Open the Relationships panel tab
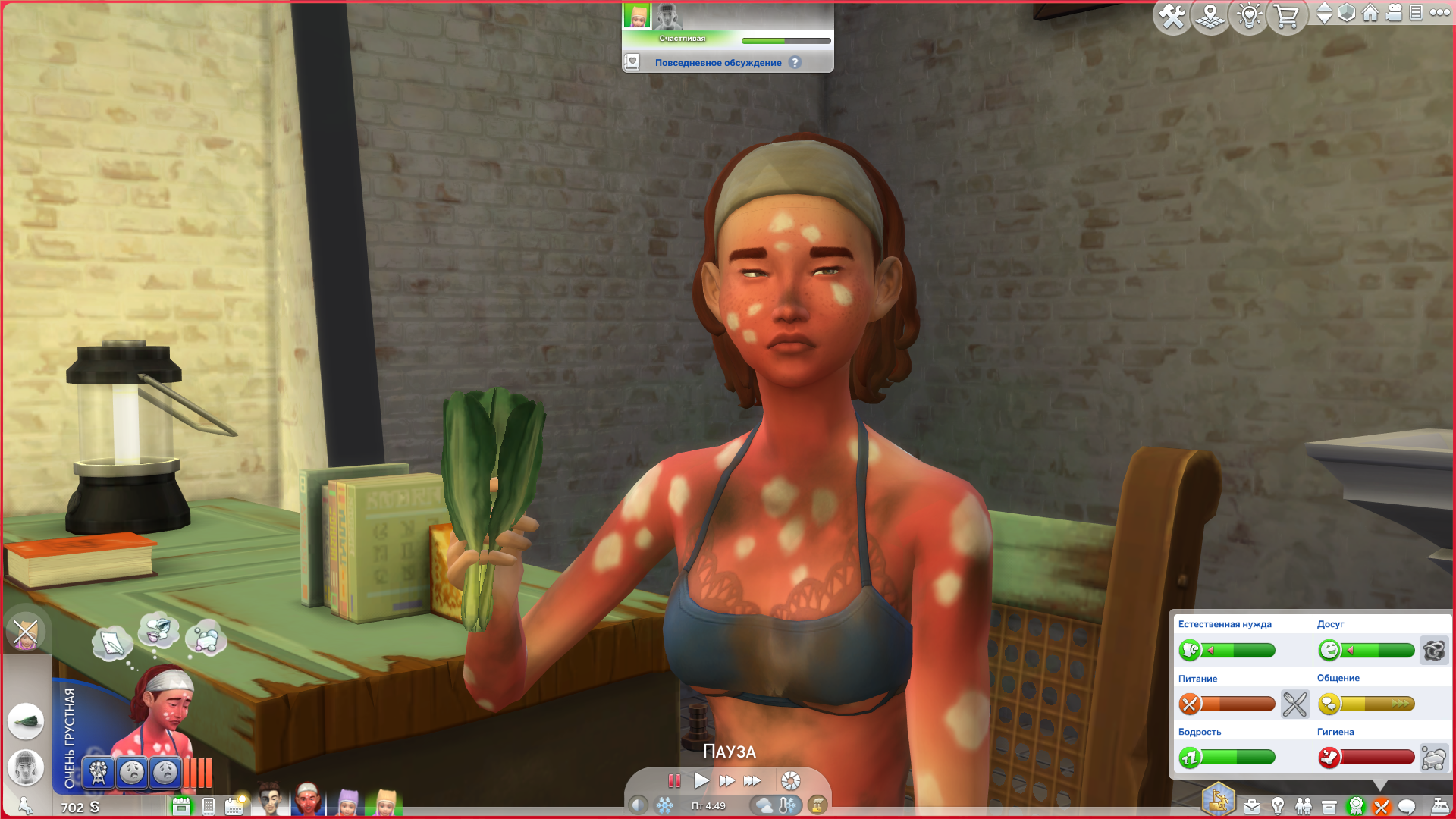Viewport: 1456px width, 819px height. pos(1304,806)
